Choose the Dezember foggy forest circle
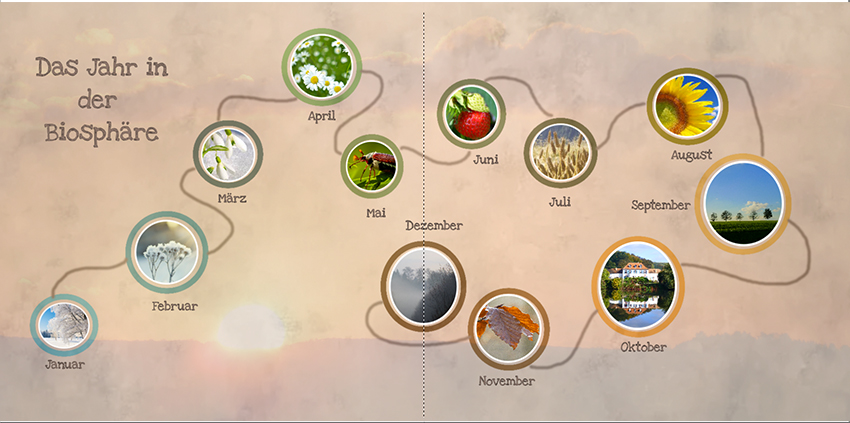 click(x=424, y=286)
